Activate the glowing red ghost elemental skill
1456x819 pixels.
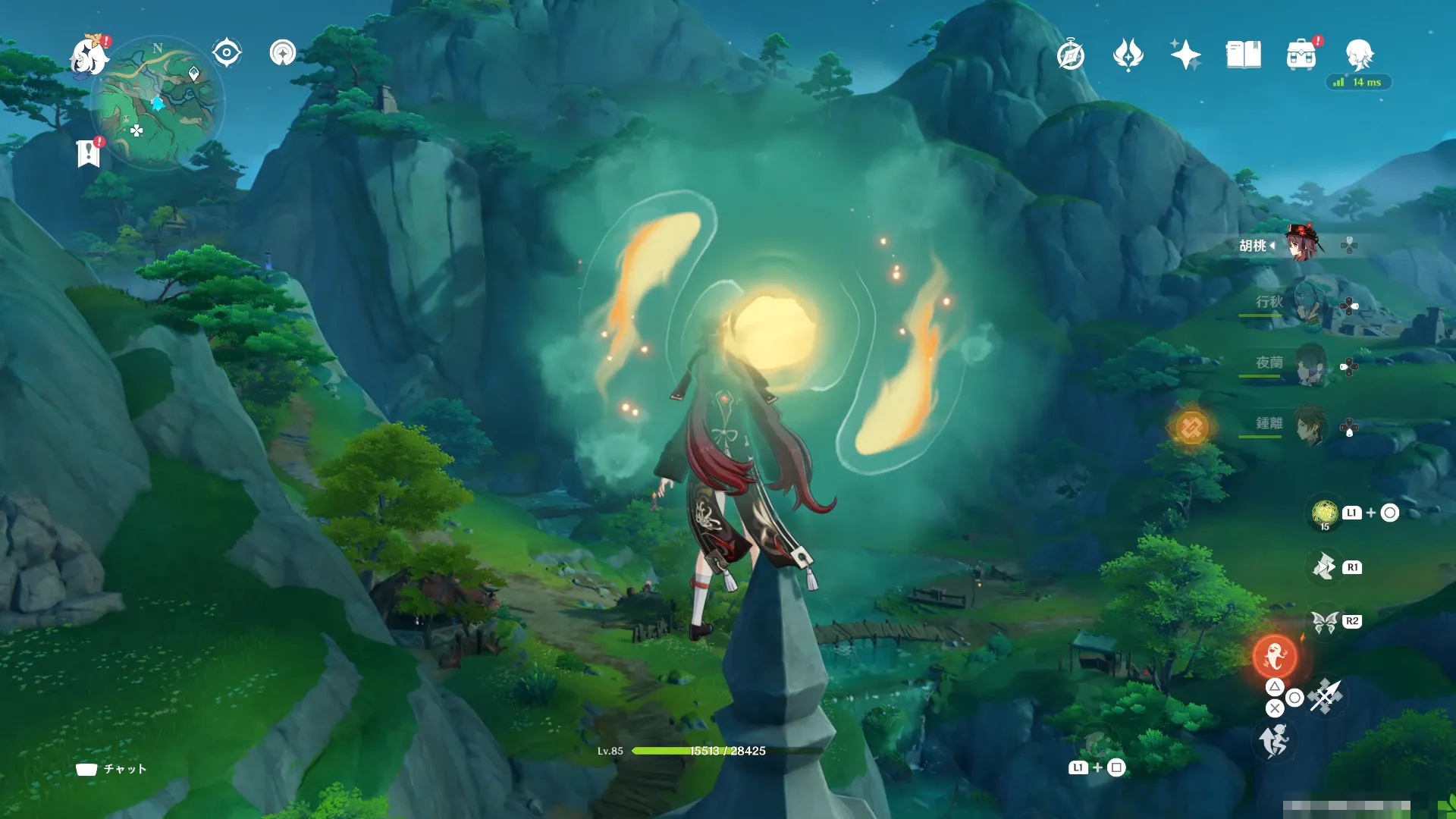[x=1275, y=656]
